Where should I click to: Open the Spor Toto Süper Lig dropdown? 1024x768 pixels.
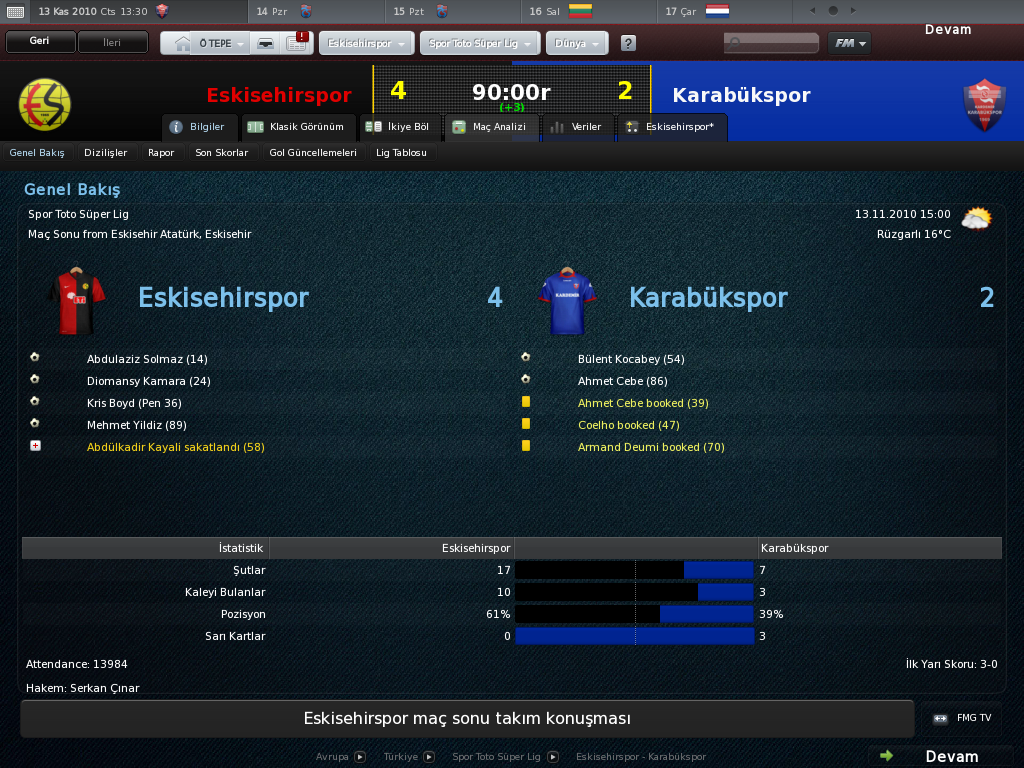coord(482,44)
